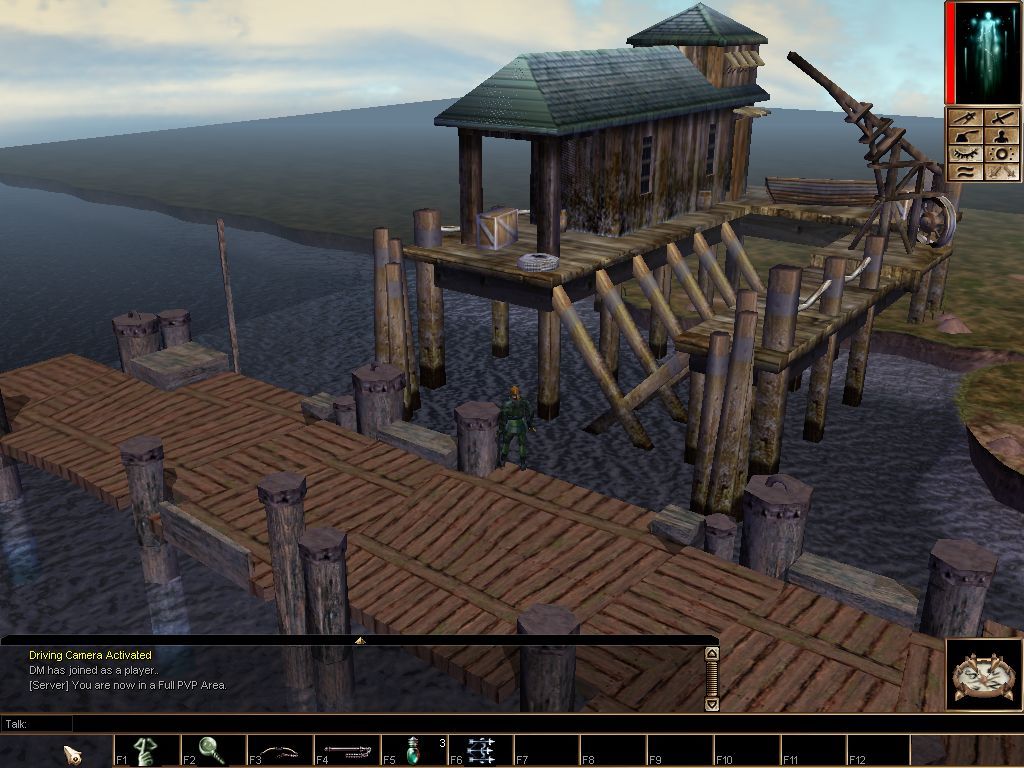
Task: Click the sword icon in the side panel
Action: [x=1002, y=118]
